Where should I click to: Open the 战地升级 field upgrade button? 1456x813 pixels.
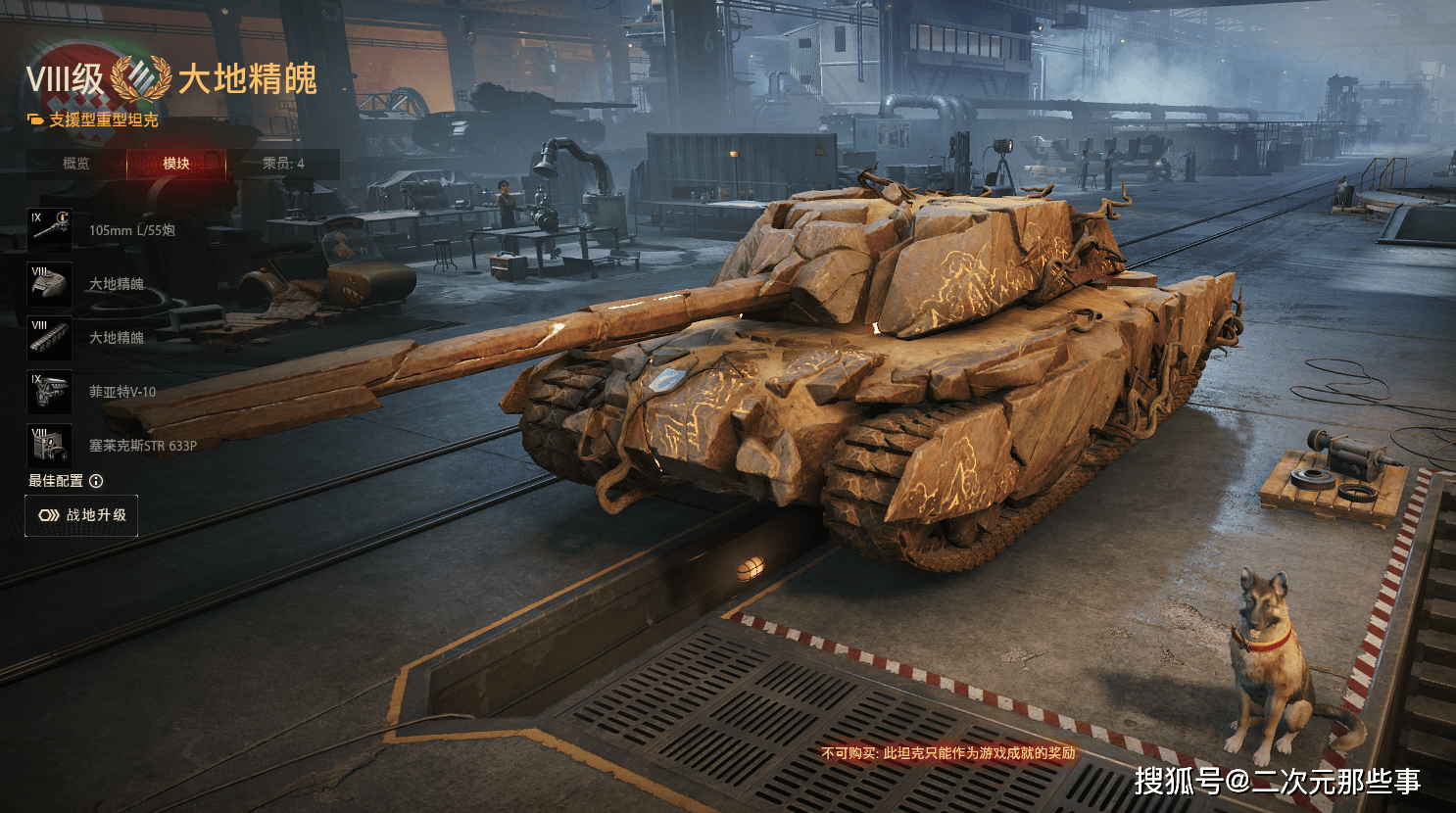pyautogui.click(x=81, y=515)
